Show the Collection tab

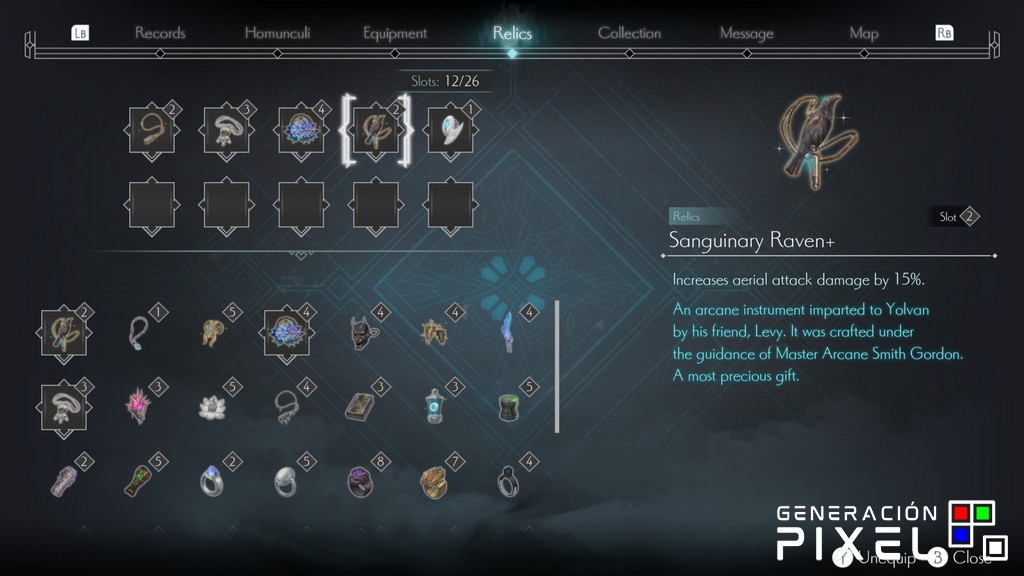pos(629,33)
